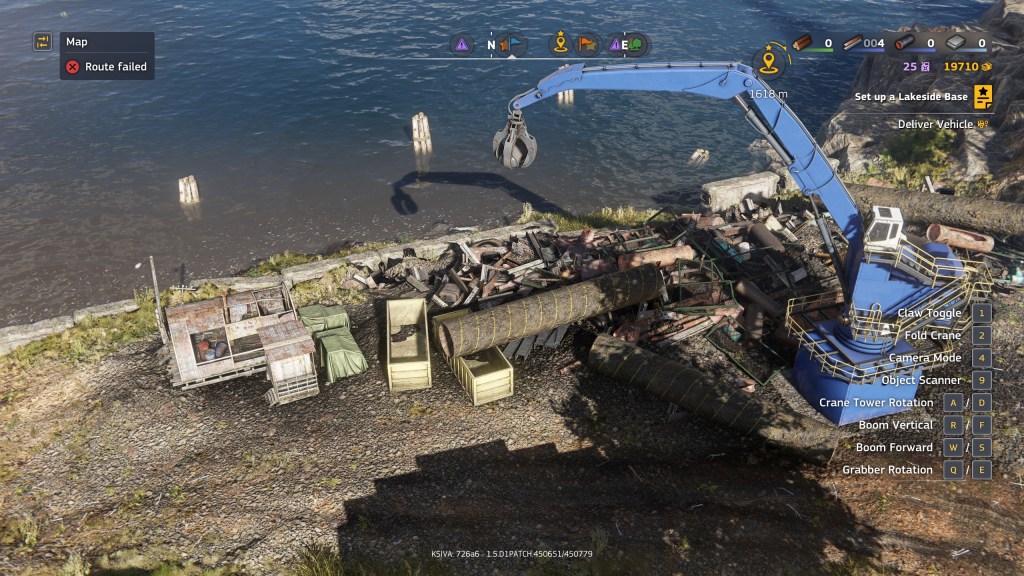Click the green tree marker on the compass
Image resolution: width=1024 pixels, height=576 pixels.
coord(636,45)
